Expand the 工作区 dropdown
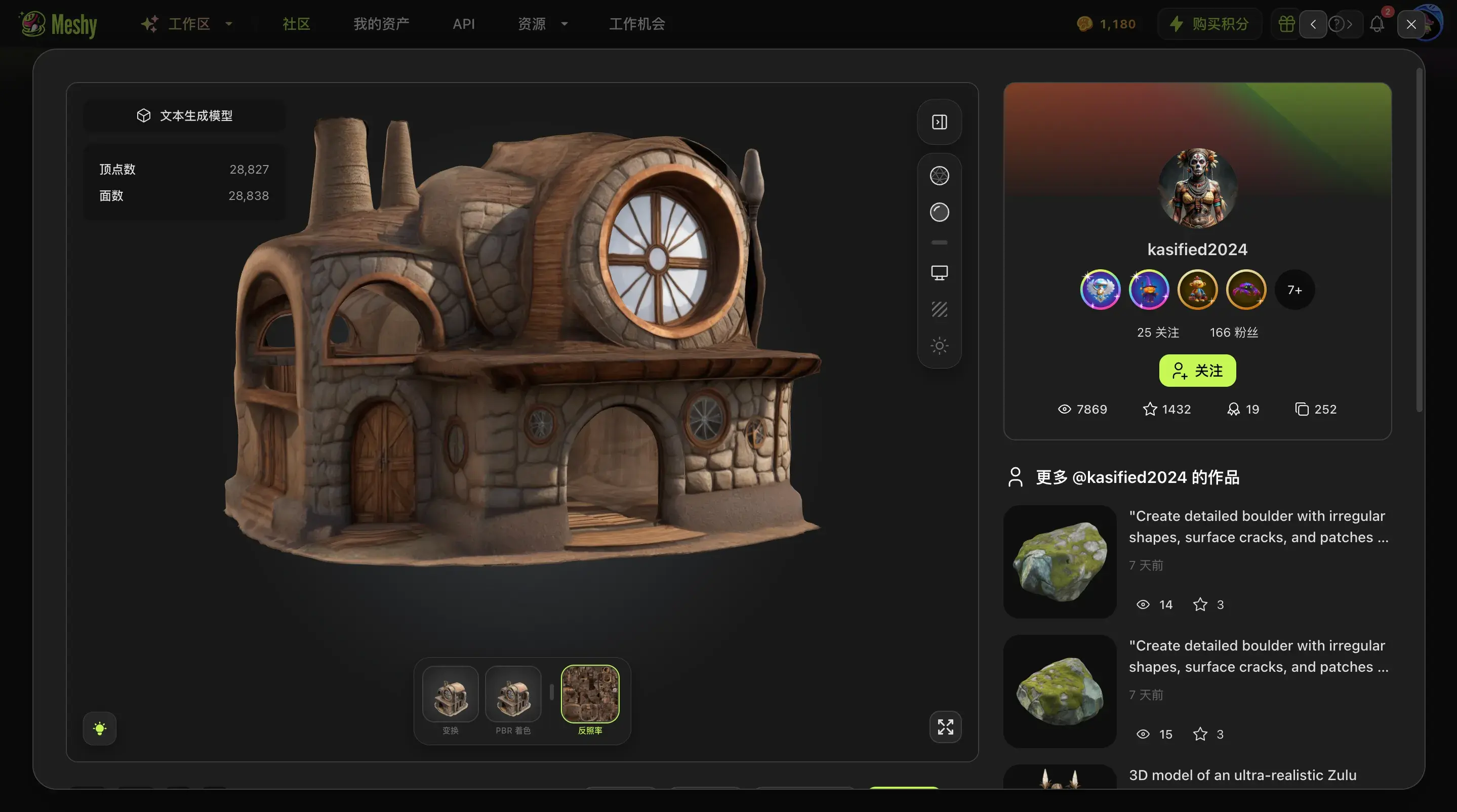 pos(189,24)
